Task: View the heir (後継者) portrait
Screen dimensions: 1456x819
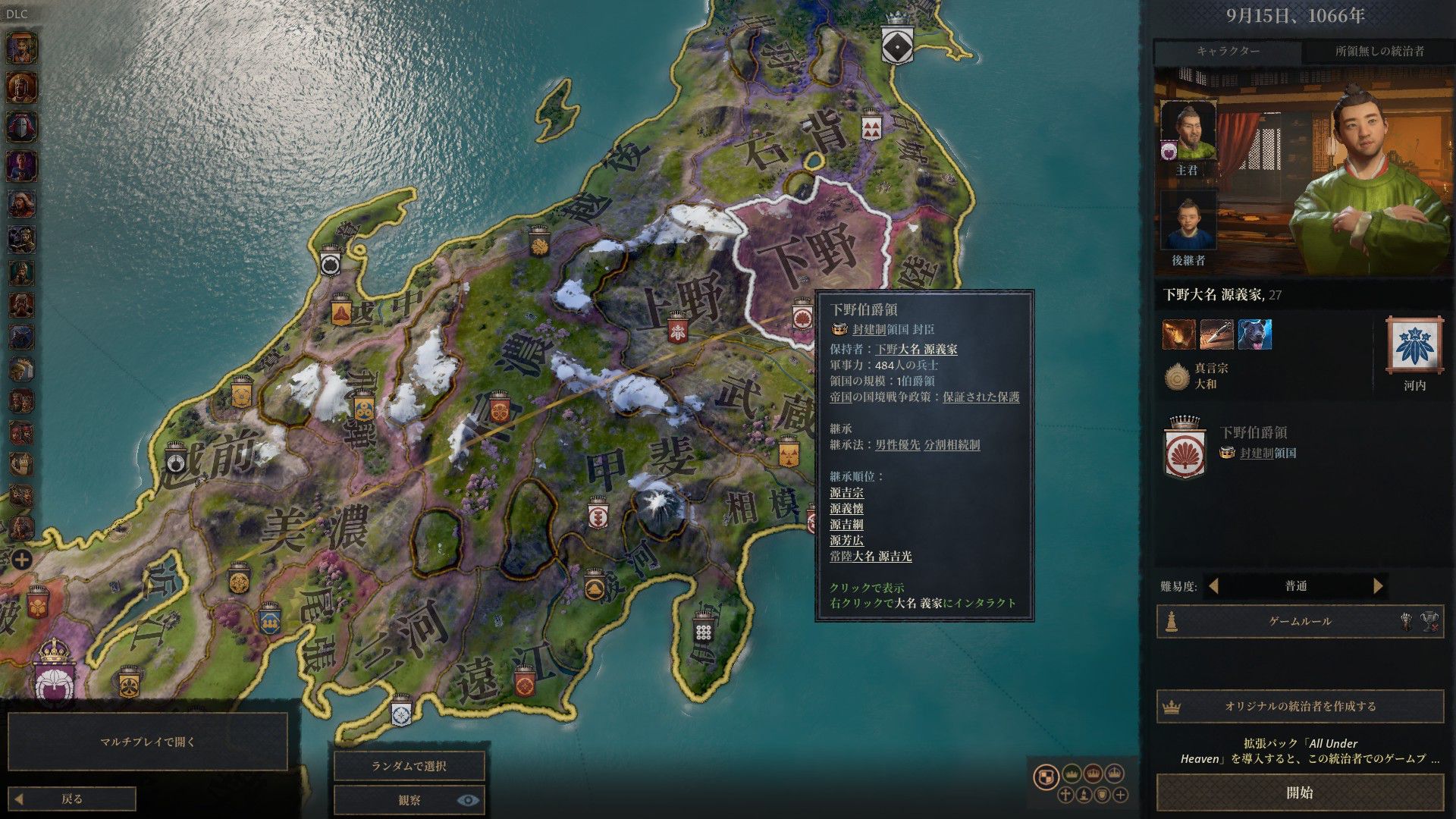Action: point(1188,221)
